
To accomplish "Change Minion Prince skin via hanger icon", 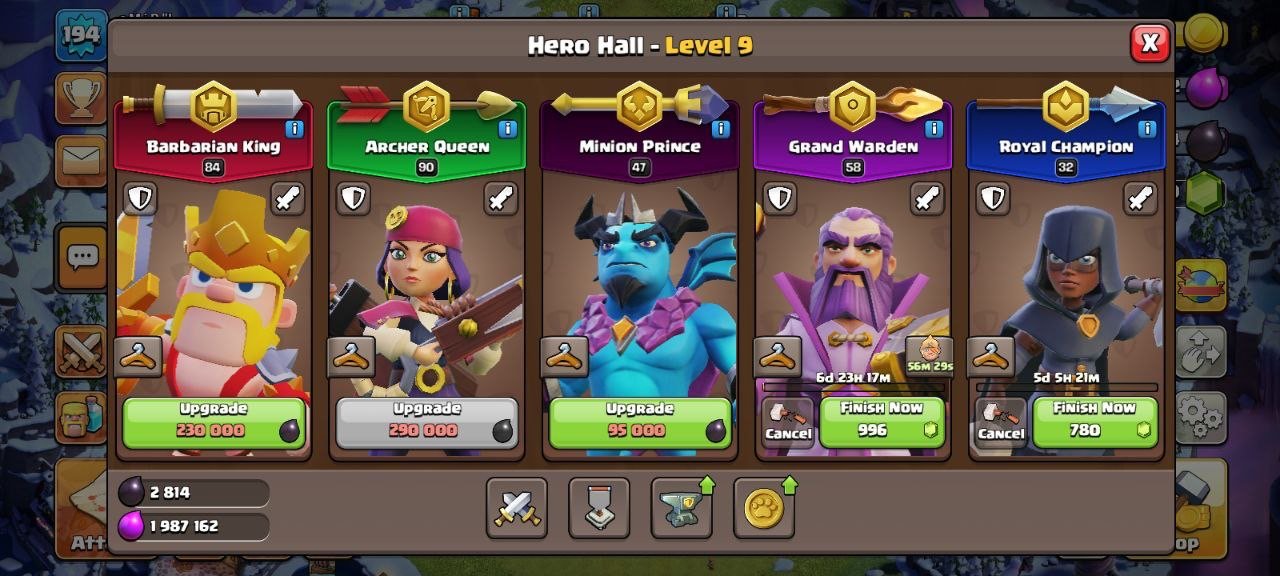I will 565,356.
